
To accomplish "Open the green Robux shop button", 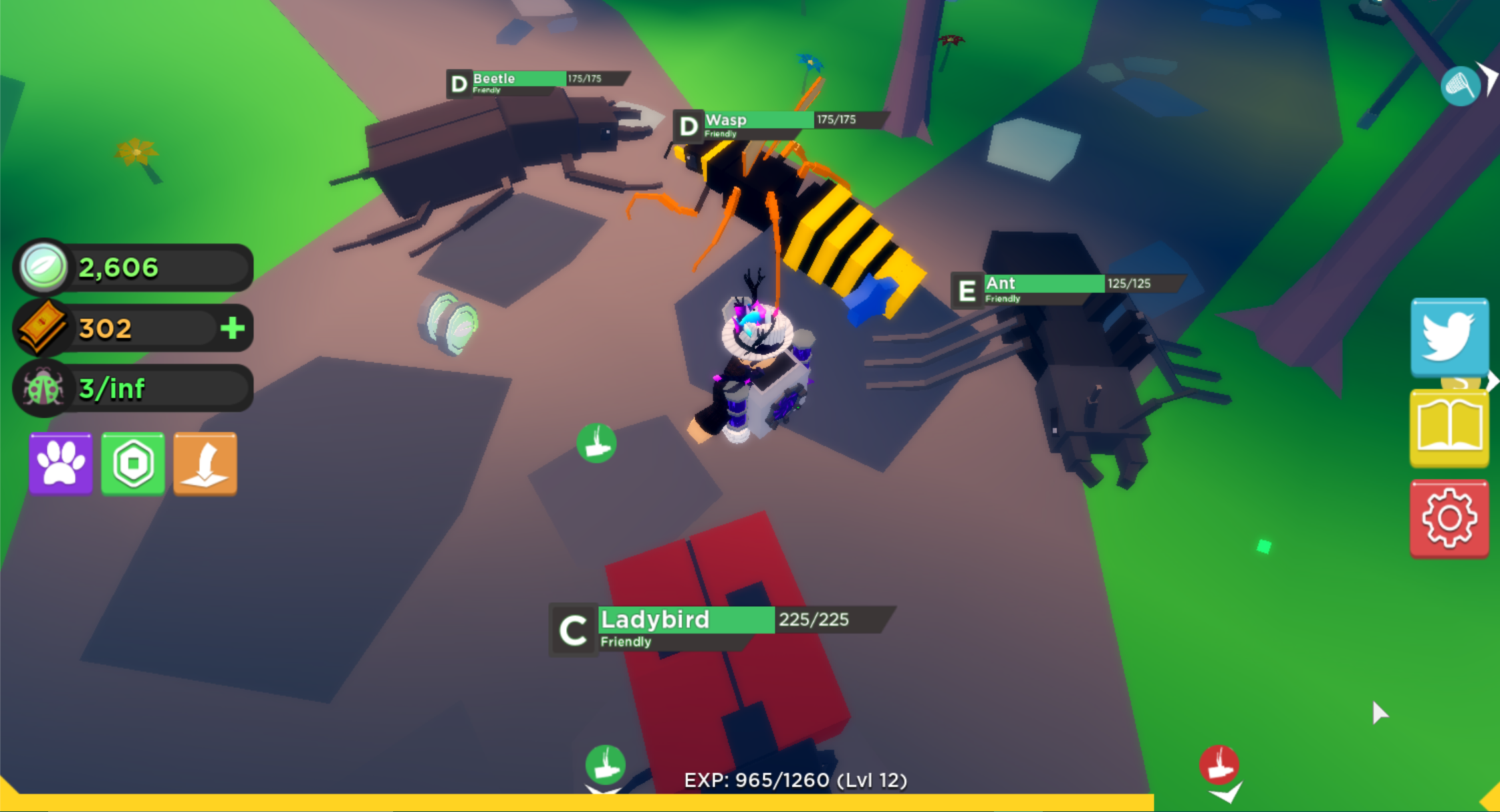I will click(133, 463).
